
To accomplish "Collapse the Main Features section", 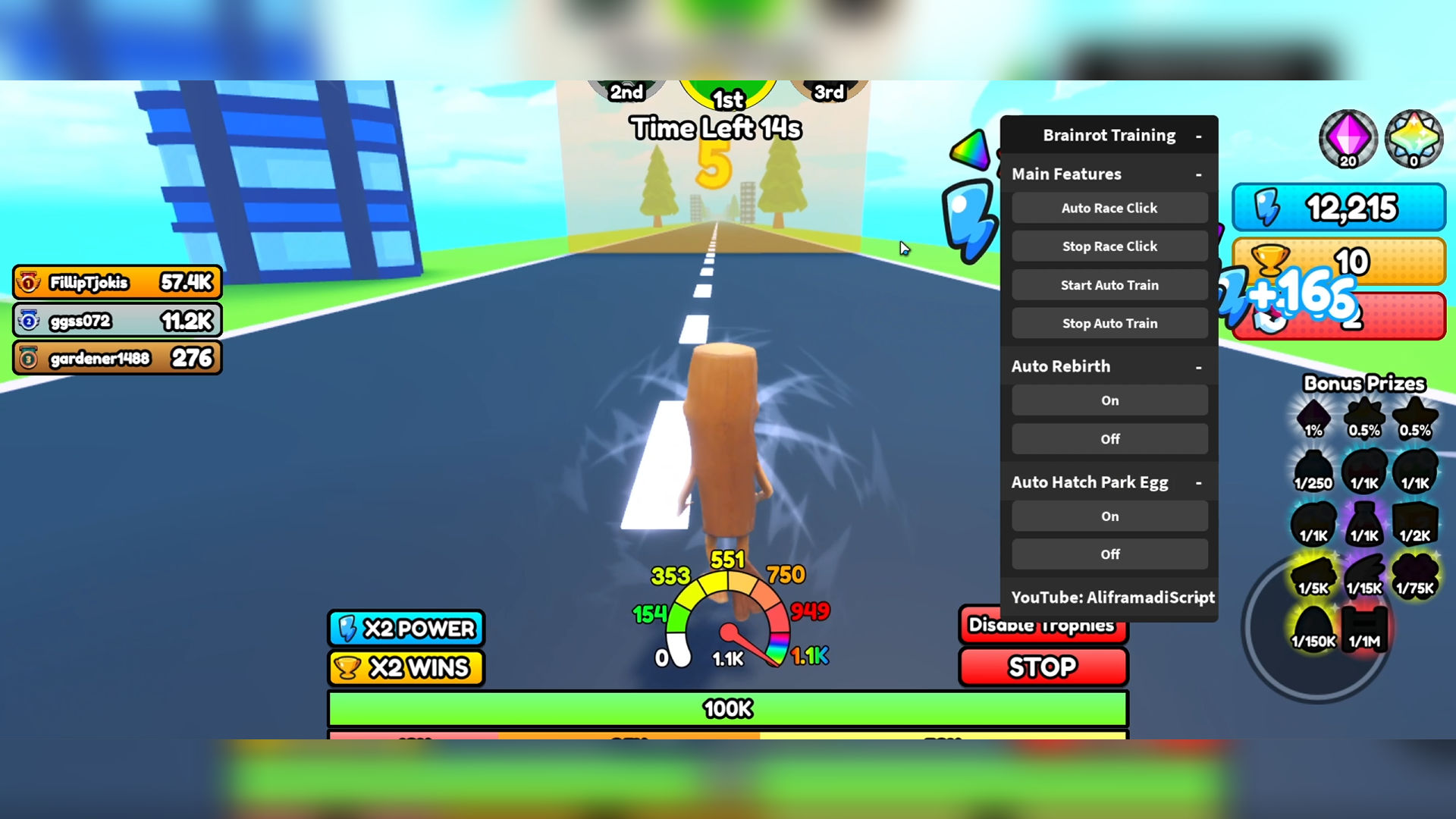I will pos(1198,174).
